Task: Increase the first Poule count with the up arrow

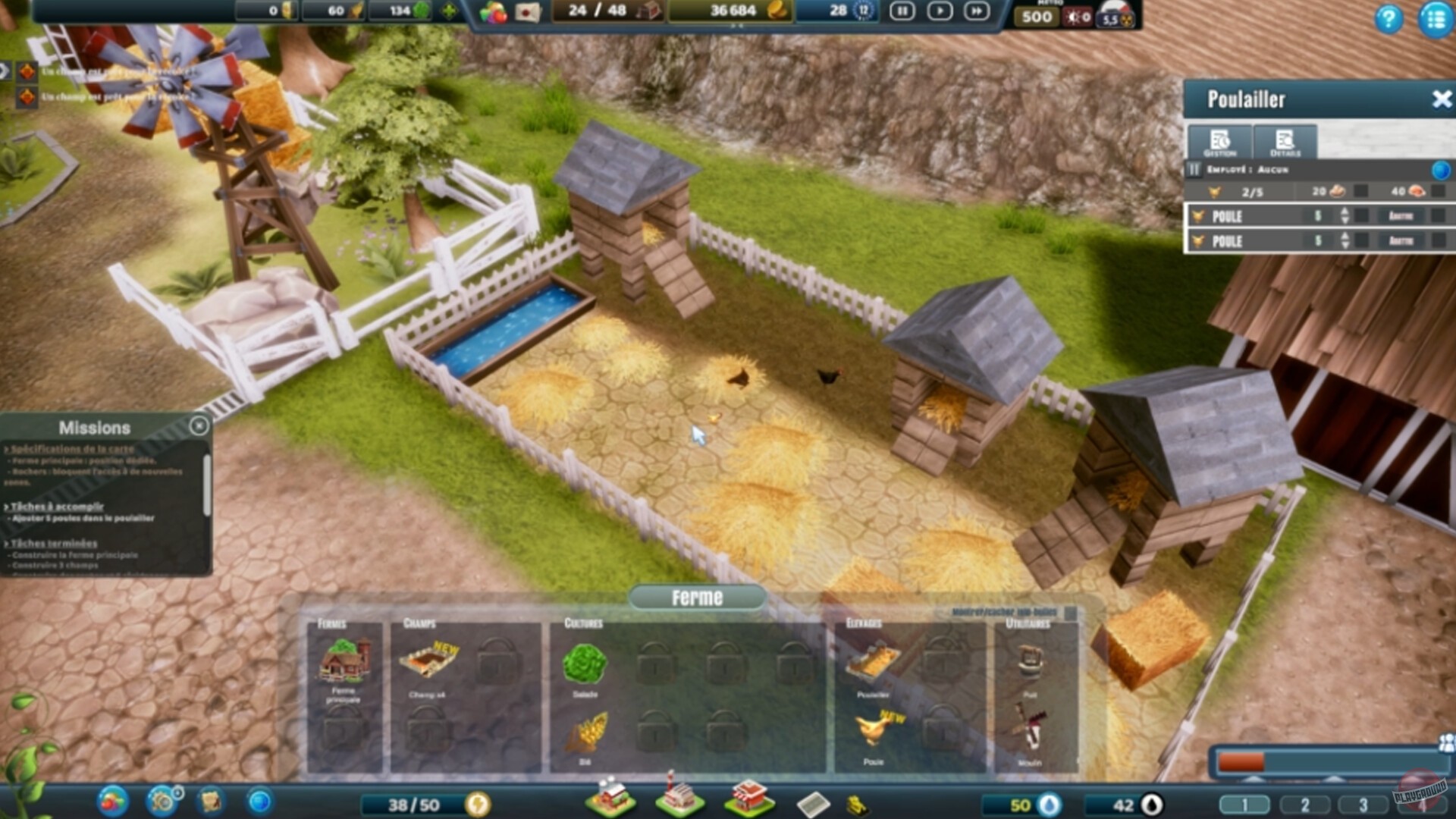Action: pos(1345,212)
